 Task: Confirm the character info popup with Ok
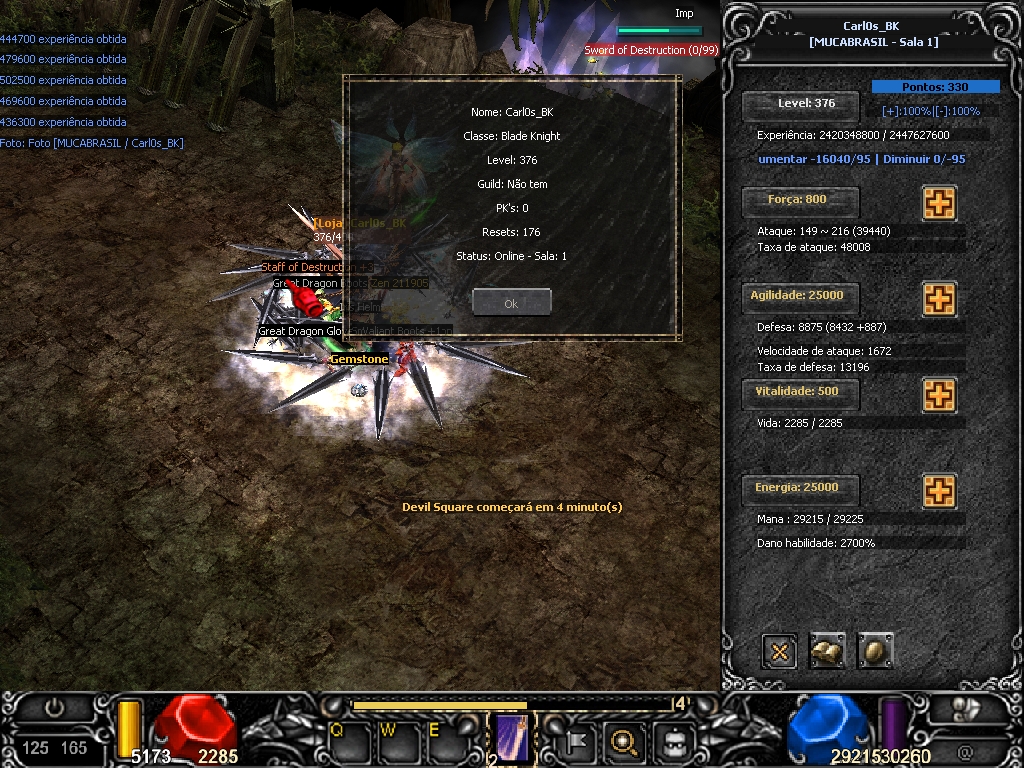coord(511,302)
